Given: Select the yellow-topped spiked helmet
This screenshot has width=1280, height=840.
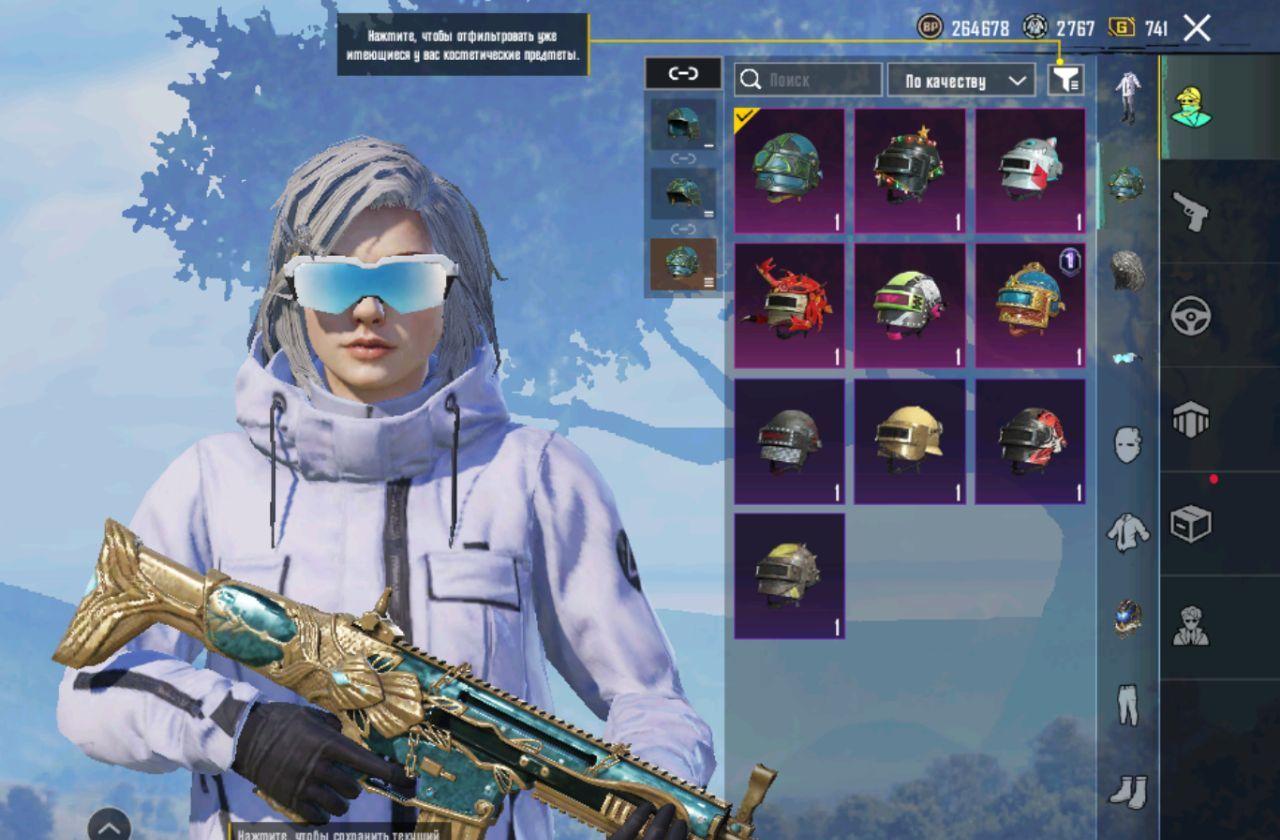Looking at the screenshot, I should tap(789, 576).
